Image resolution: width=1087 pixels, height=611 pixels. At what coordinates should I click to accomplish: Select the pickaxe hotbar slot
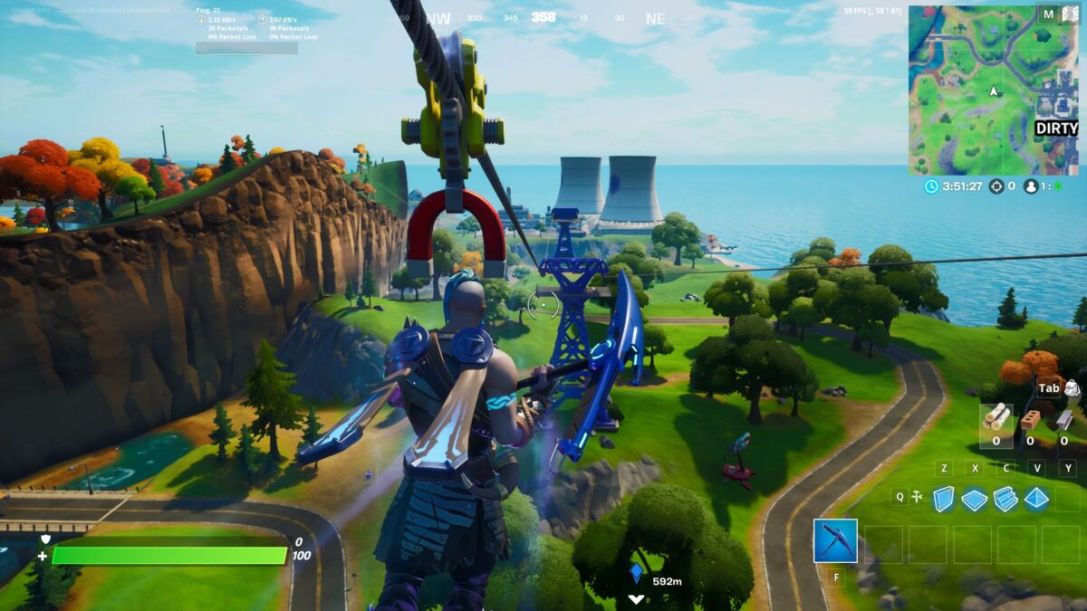835,541
